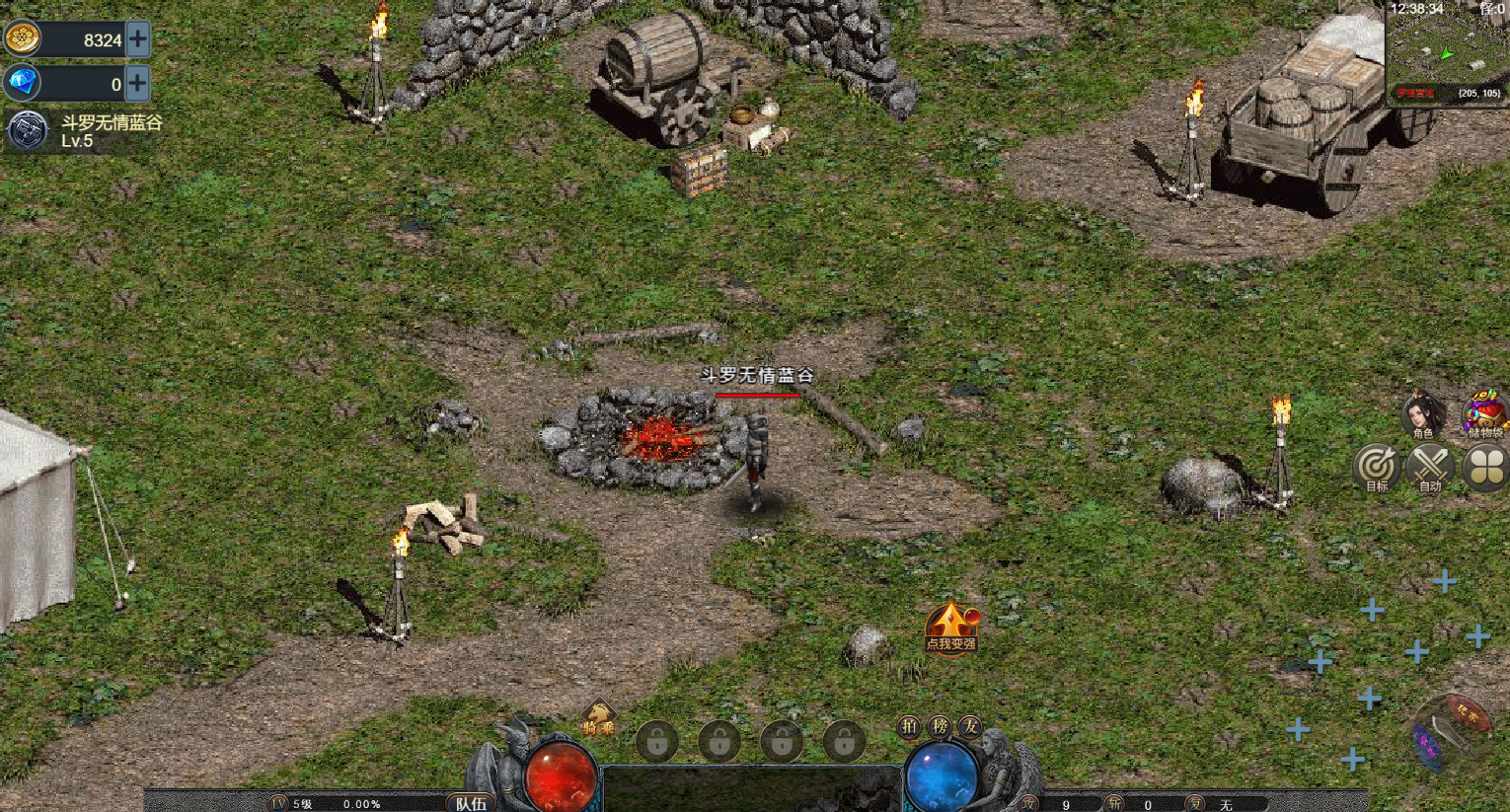
Task: Toggle 自动 auto-combat crossed swords
Action: (1430, 467)
